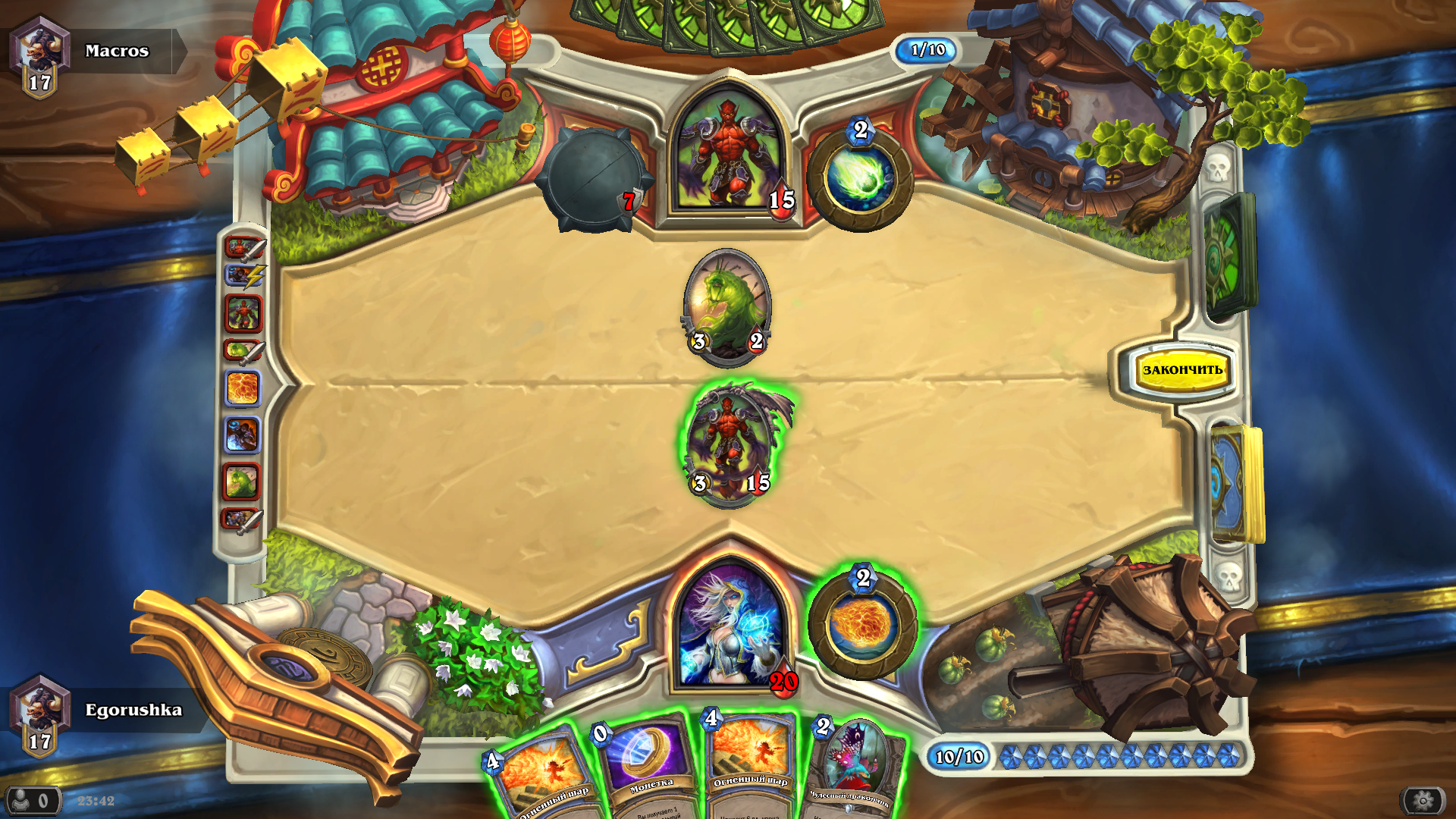Image resolution: width=1456 pixels, height=819 pixels.
Task: Open the settings gear menu
Action: click(x=1423, y=800)
